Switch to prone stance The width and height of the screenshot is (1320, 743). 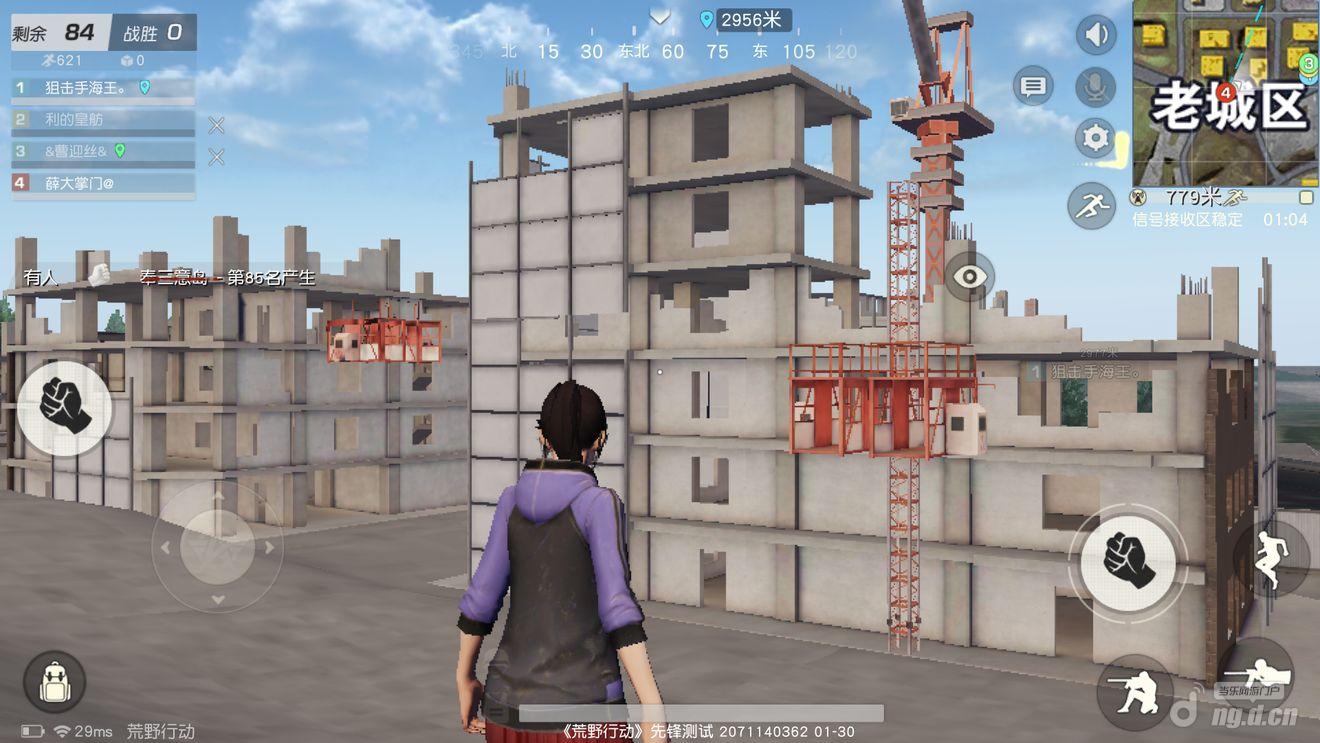(1254, 678)
